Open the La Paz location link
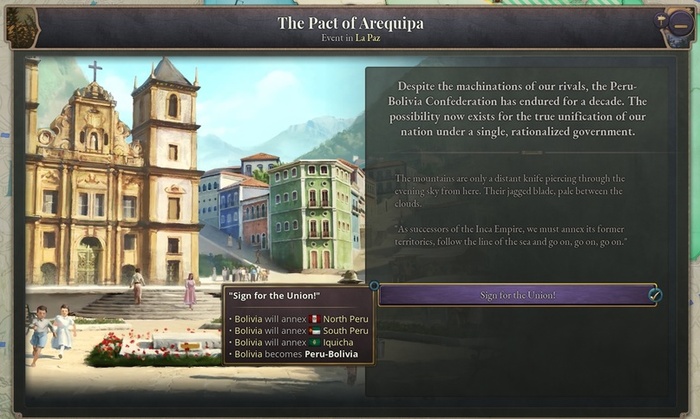Viewport: 700px width, 419px height. pos(369,37)
